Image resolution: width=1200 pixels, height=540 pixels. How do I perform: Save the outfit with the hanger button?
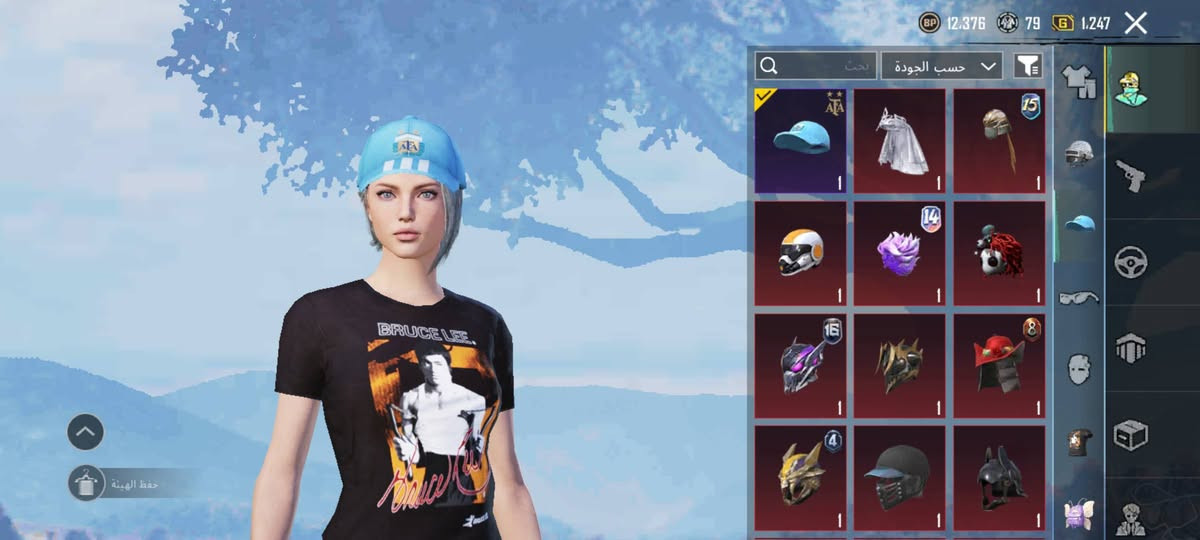pos(86,483)
